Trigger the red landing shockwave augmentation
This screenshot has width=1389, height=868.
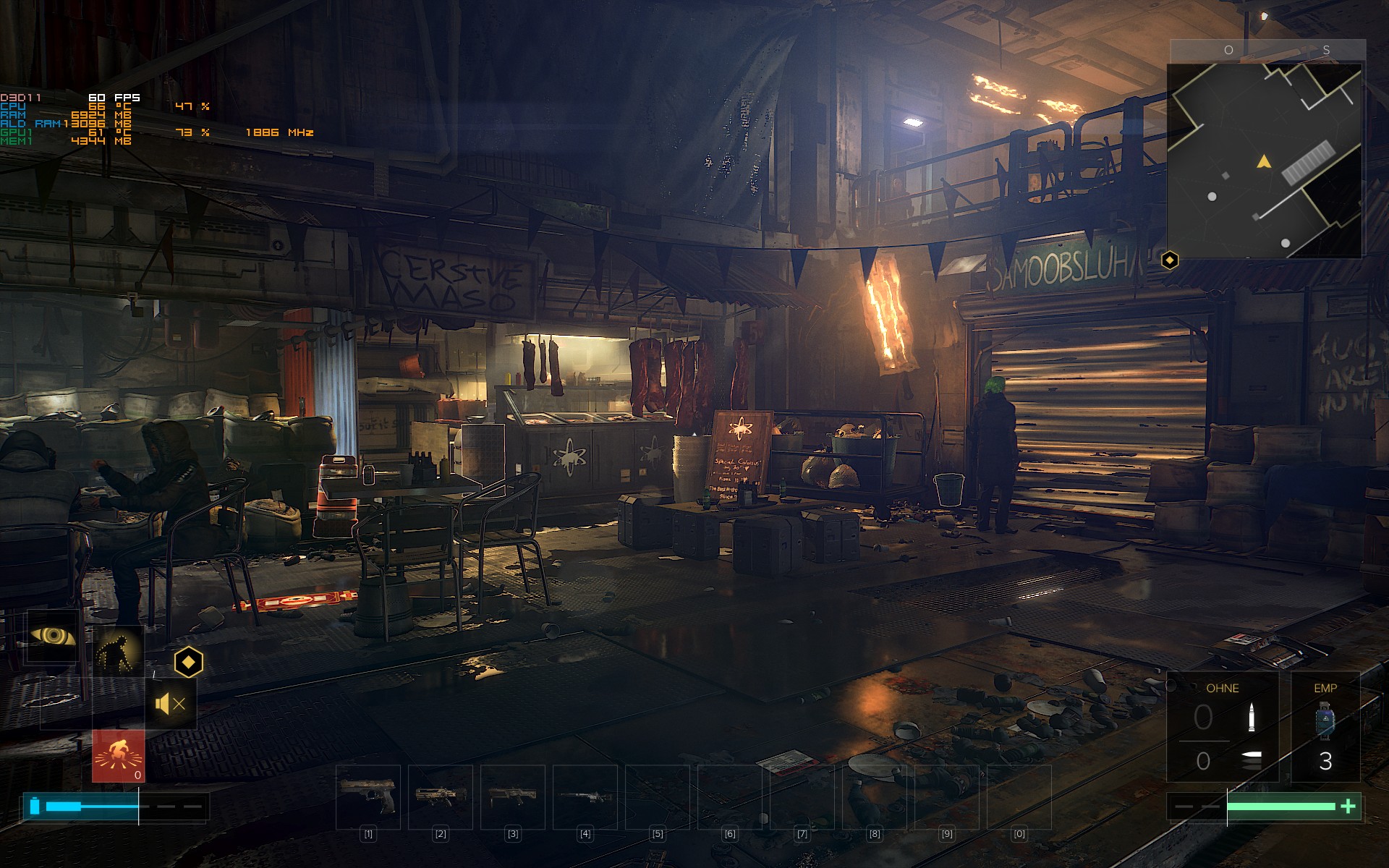[118, 756]
